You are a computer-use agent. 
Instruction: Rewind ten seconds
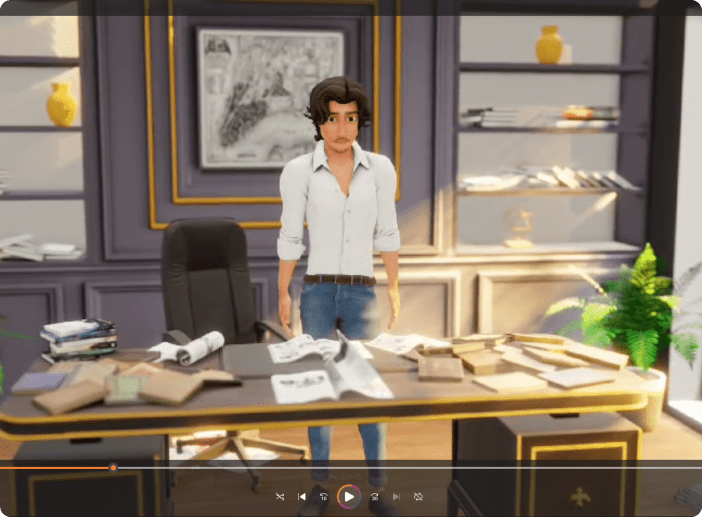(324, 496)
